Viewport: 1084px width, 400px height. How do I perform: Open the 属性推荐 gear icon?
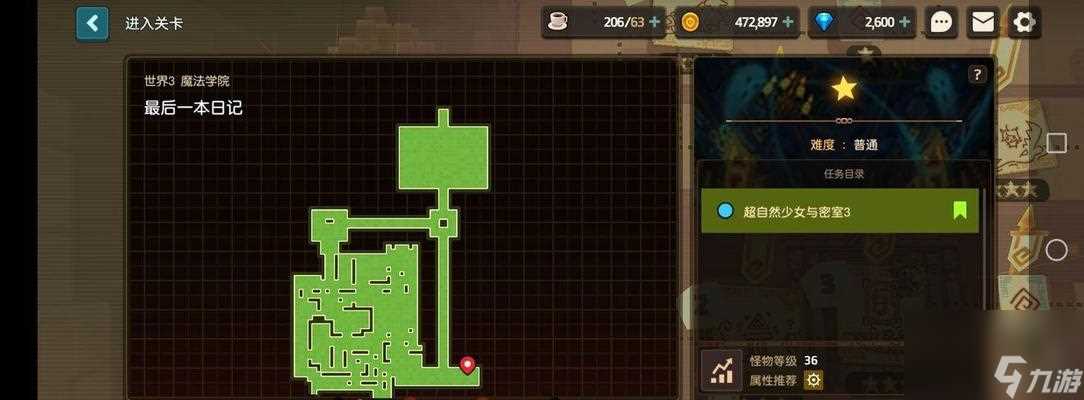(814, 380)
